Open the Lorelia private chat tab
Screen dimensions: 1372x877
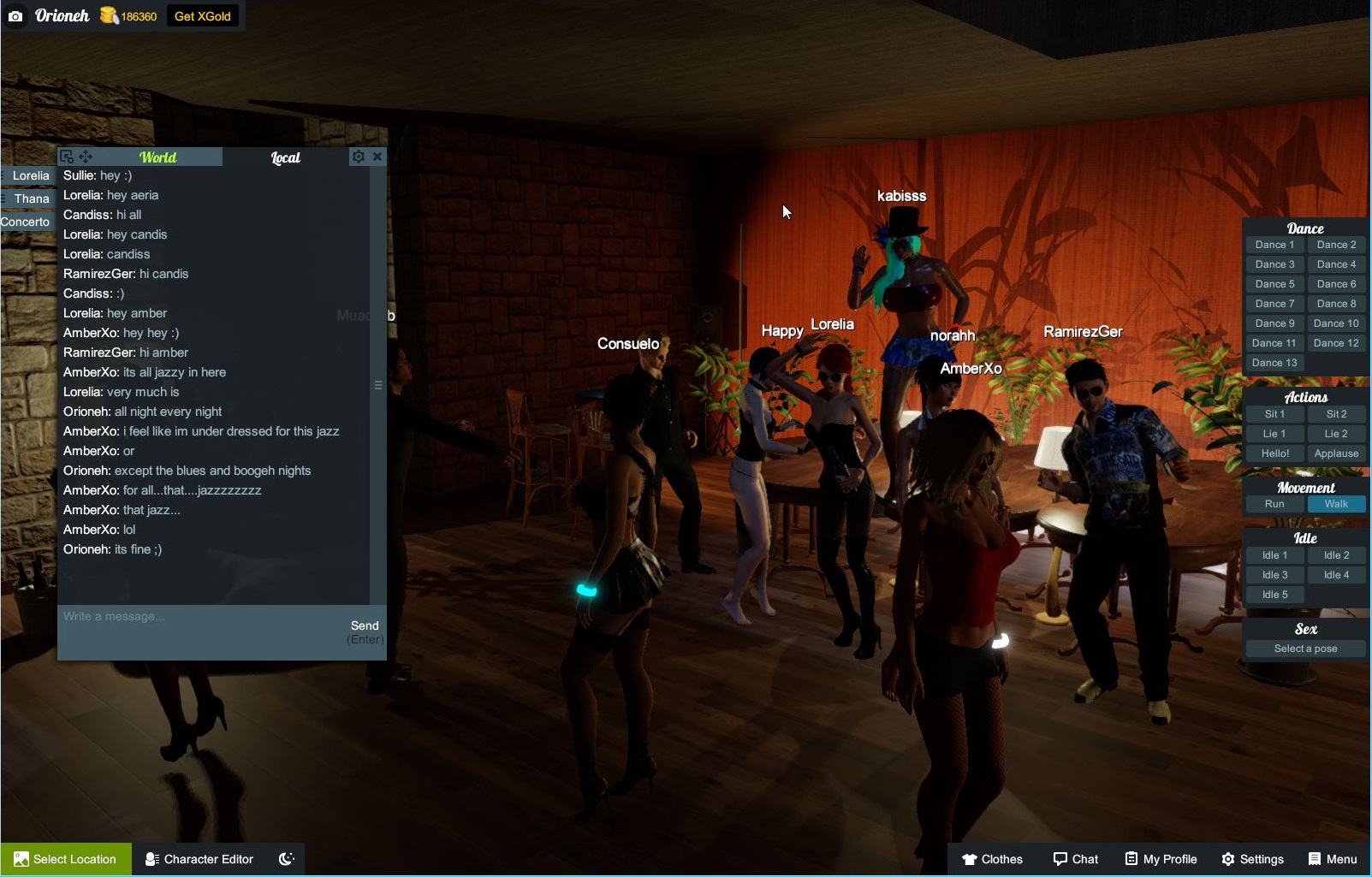(x=30, y=175)
